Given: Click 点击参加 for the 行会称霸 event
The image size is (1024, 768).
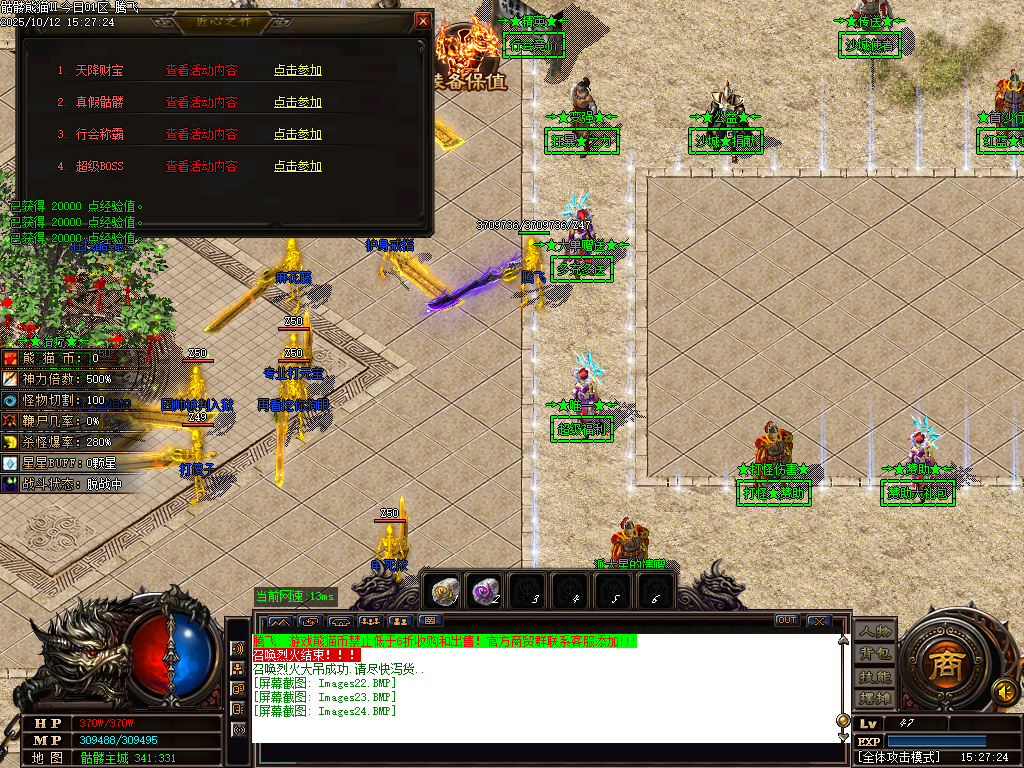Looking at the screenshot, I should 298,135.
